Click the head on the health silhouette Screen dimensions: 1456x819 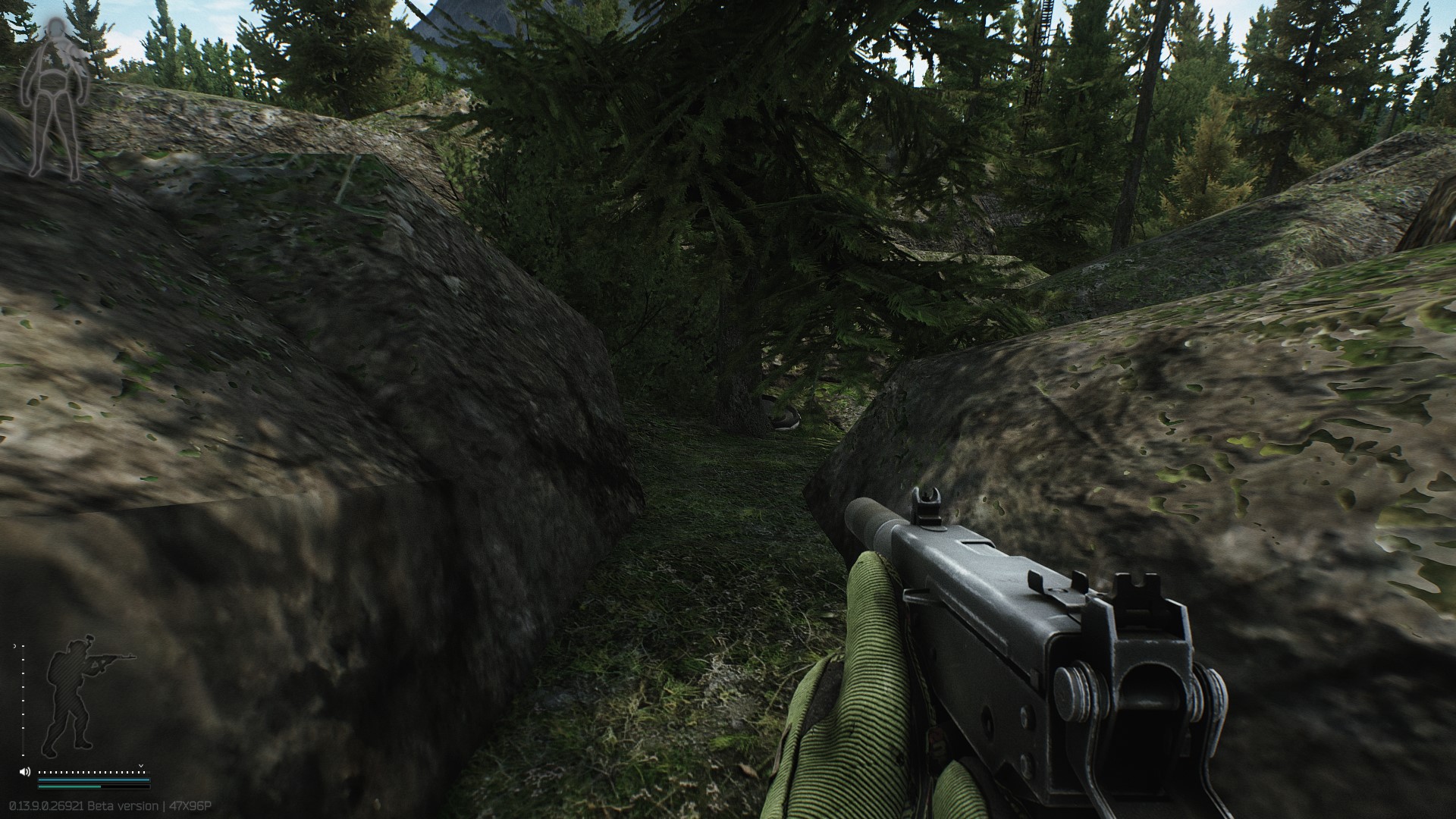[x=55, y=27]
